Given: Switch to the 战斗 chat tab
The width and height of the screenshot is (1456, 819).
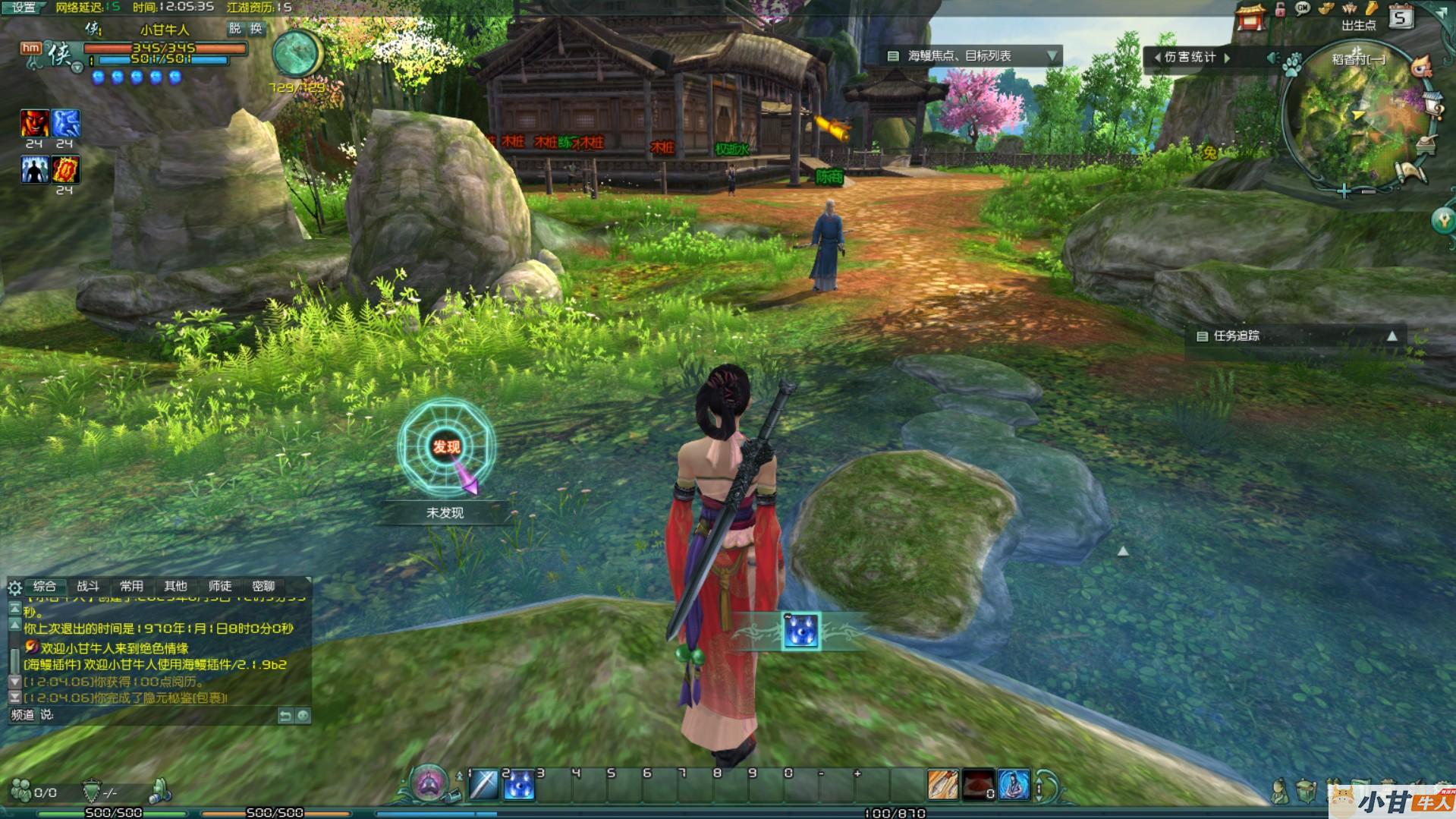Looking at the screenshot, I should (x=88, y=586).
